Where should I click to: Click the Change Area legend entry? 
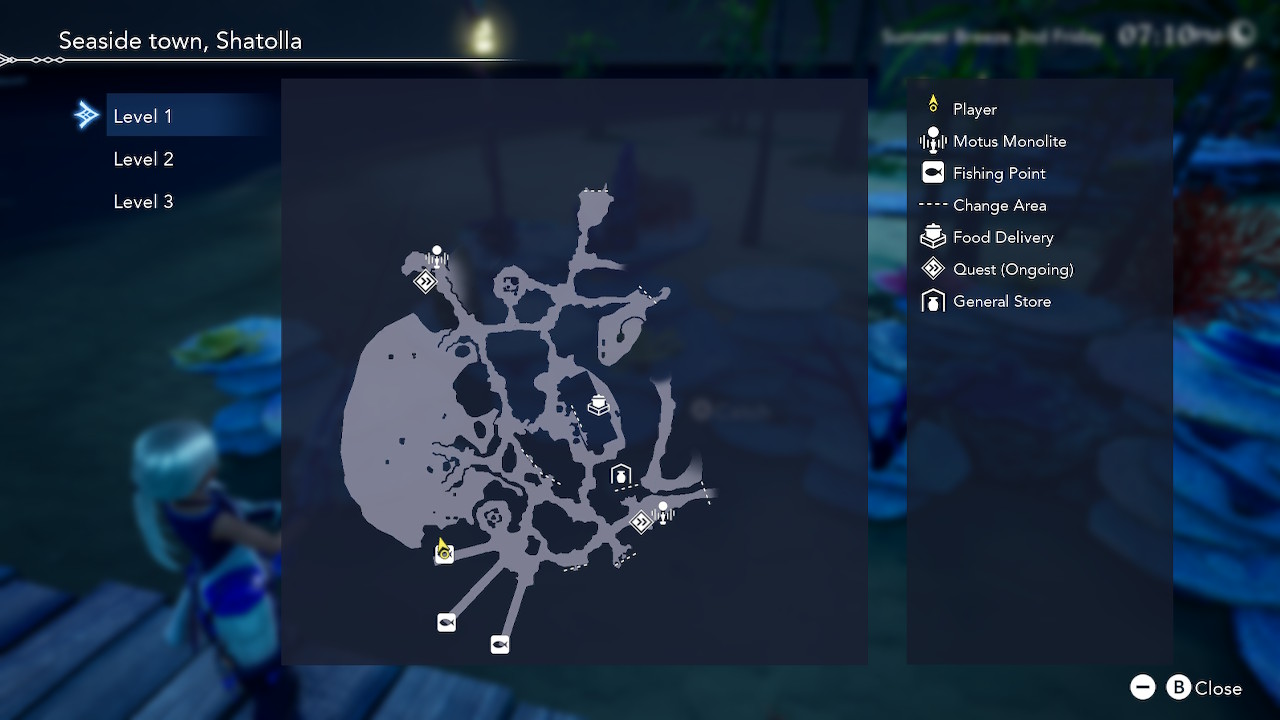pos(999,205)
